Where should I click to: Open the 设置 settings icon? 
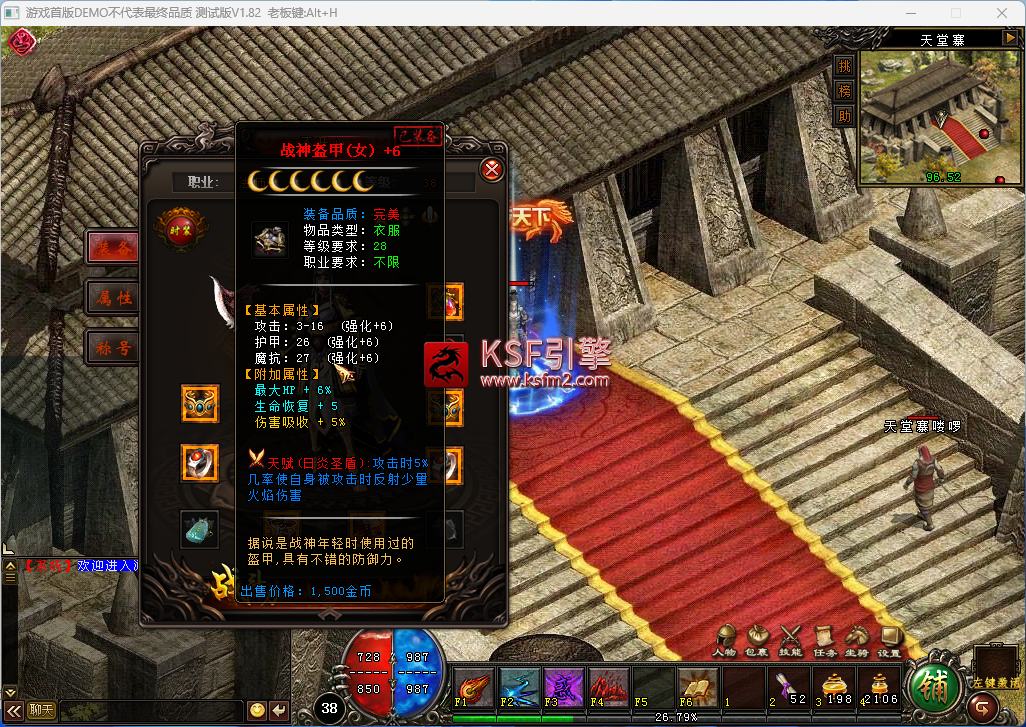point(889,637)
